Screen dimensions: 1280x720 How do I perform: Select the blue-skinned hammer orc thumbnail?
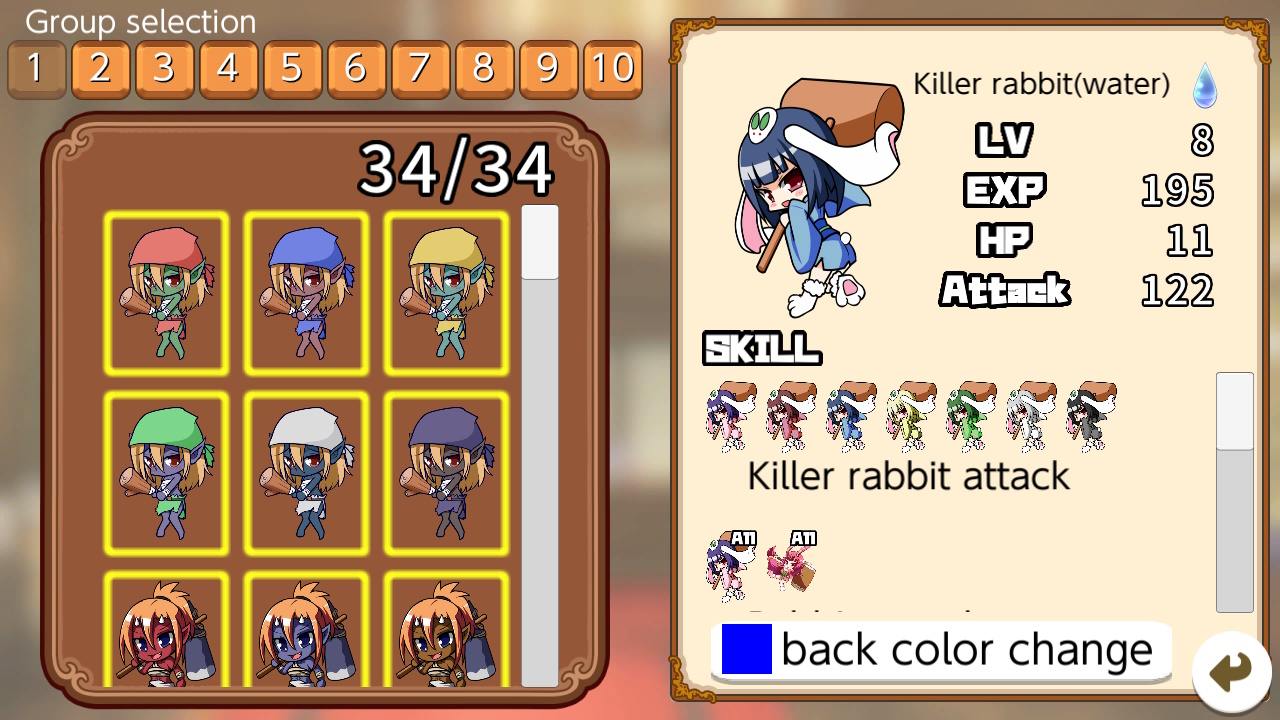(x=306, y=640)
